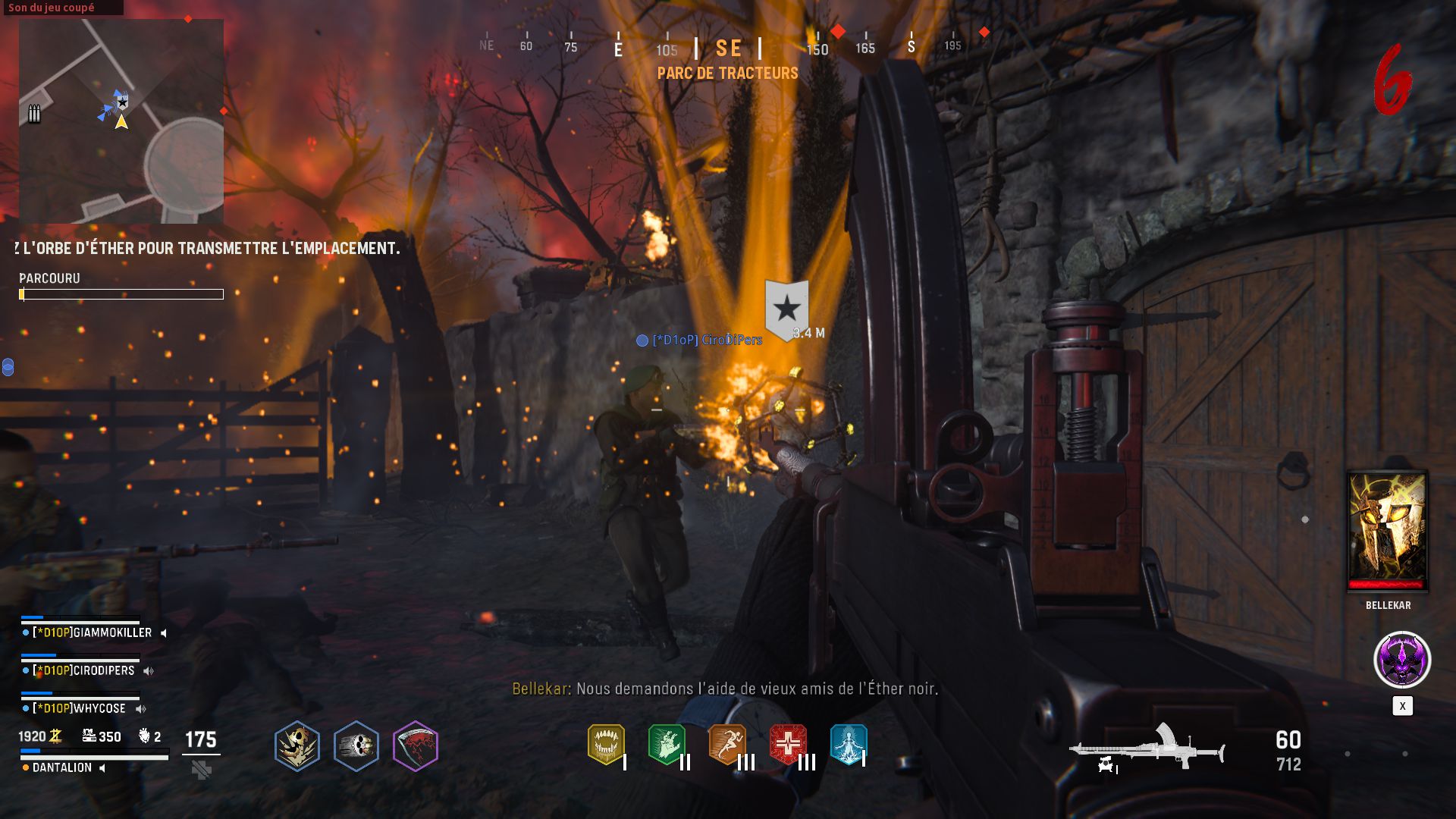The width and height of the screenshot is (1456, 819).
Task: Activate the purple artifact ability icon
Action: coord(1402,660)
